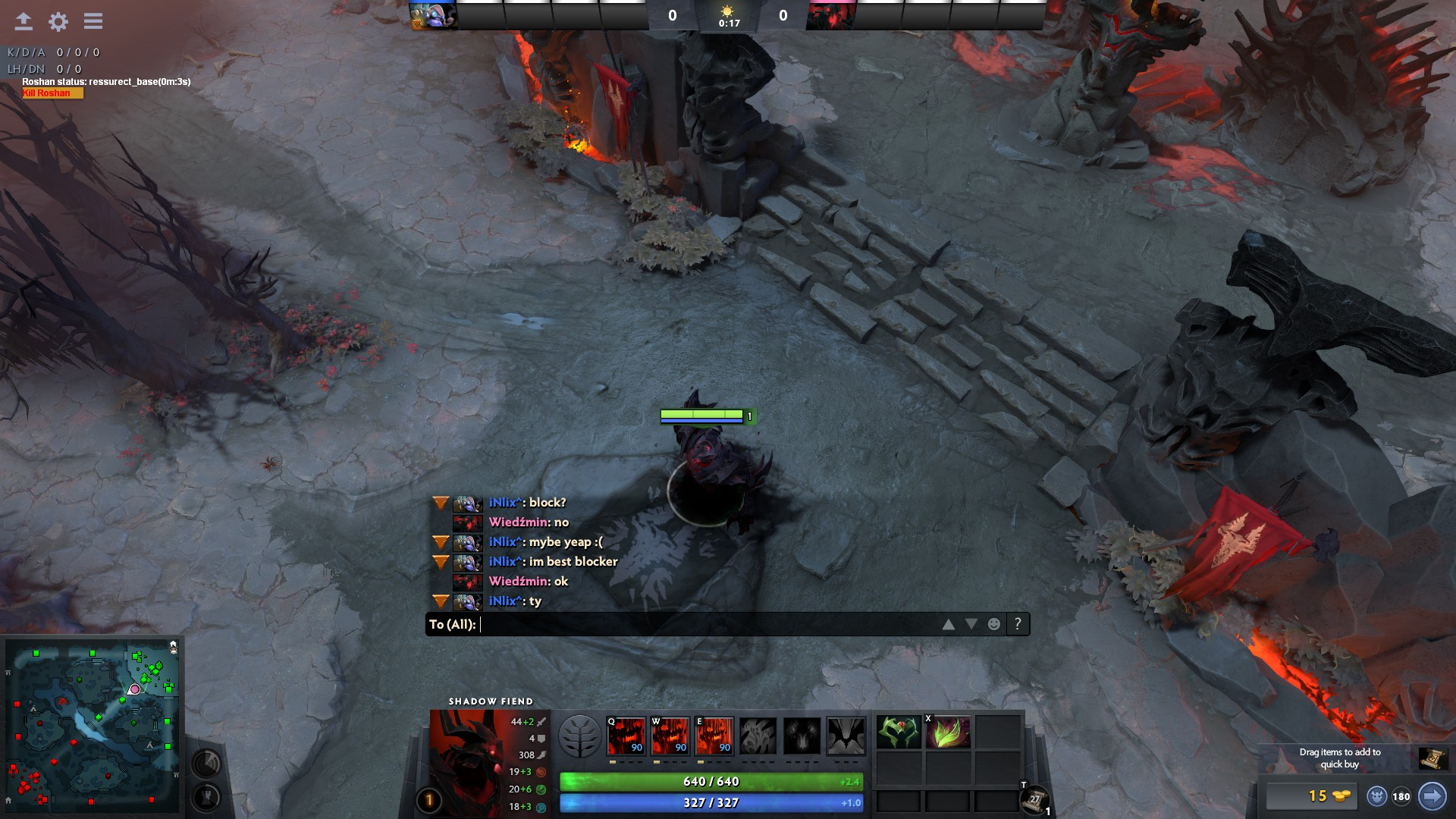Open the dashboard with the top-left arrow button
The image size is (1456, 819).
(x=24, y=21)
